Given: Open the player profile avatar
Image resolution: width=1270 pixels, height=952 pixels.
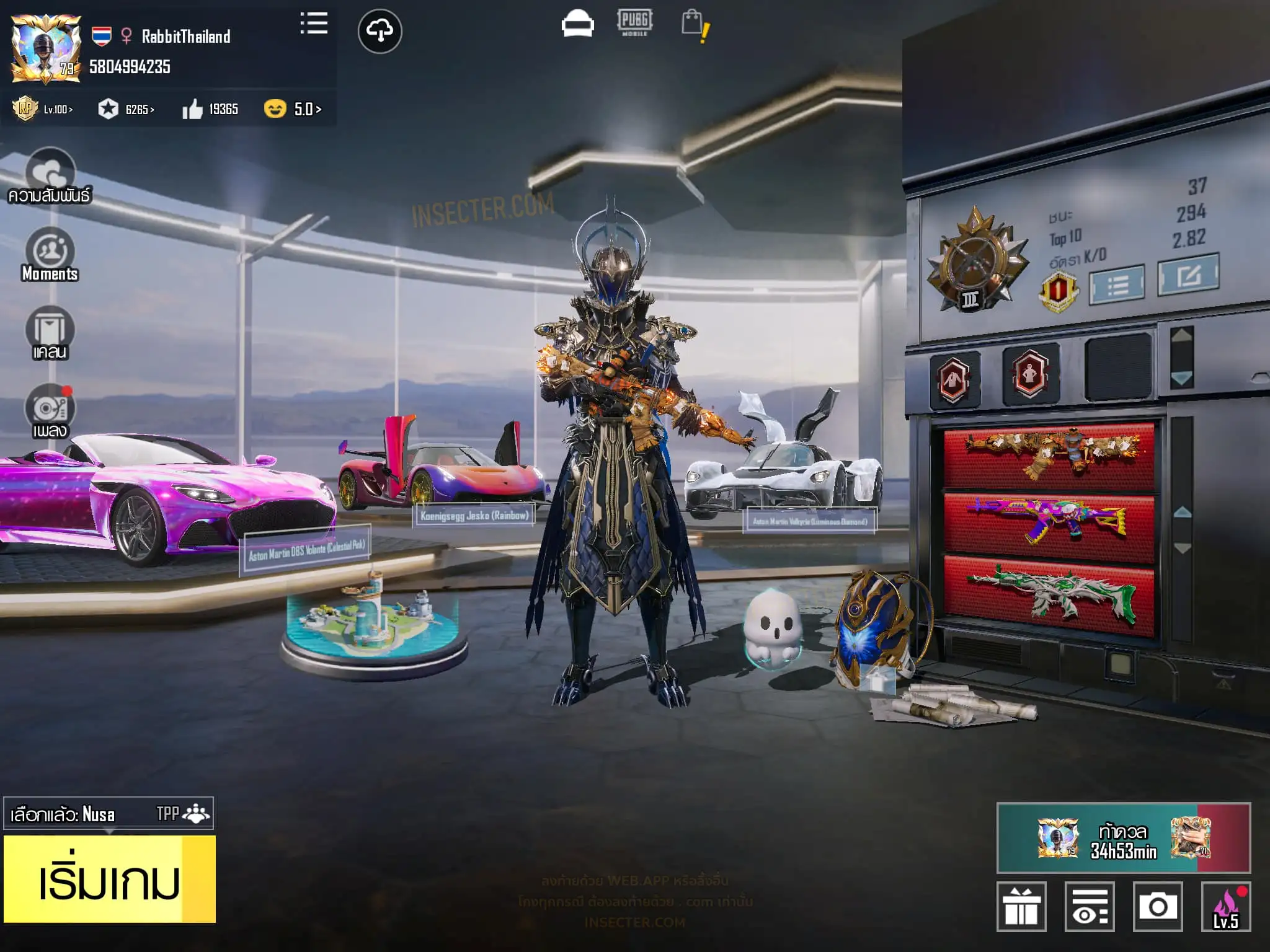Looking at the screenshot, I should tap(46, 48).
